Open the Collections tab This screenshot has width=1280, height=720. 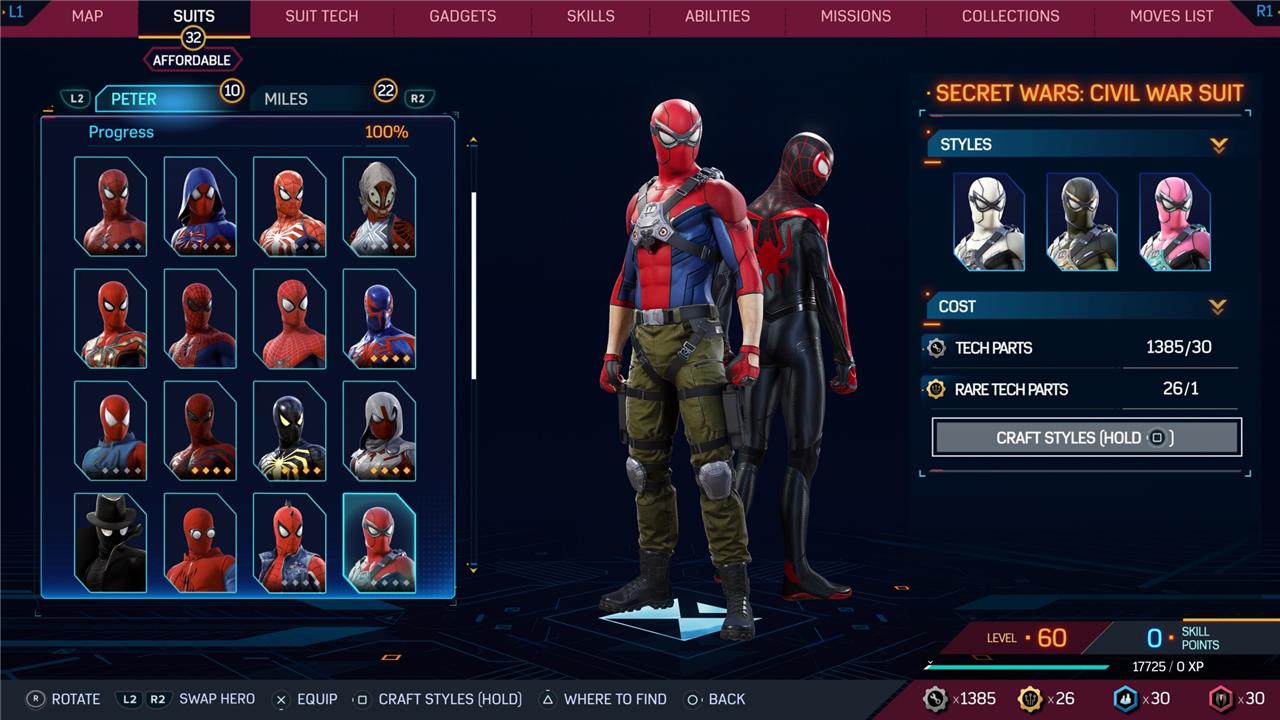[x=1010, y=16]
